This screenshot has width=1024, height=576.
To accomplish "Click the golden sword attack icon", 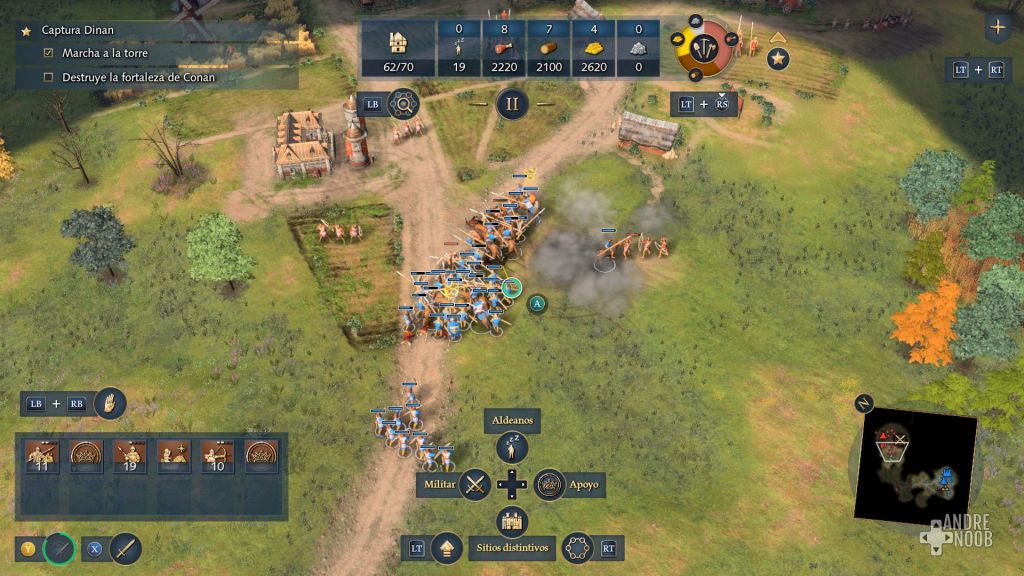I will click(x=126, y=548).
